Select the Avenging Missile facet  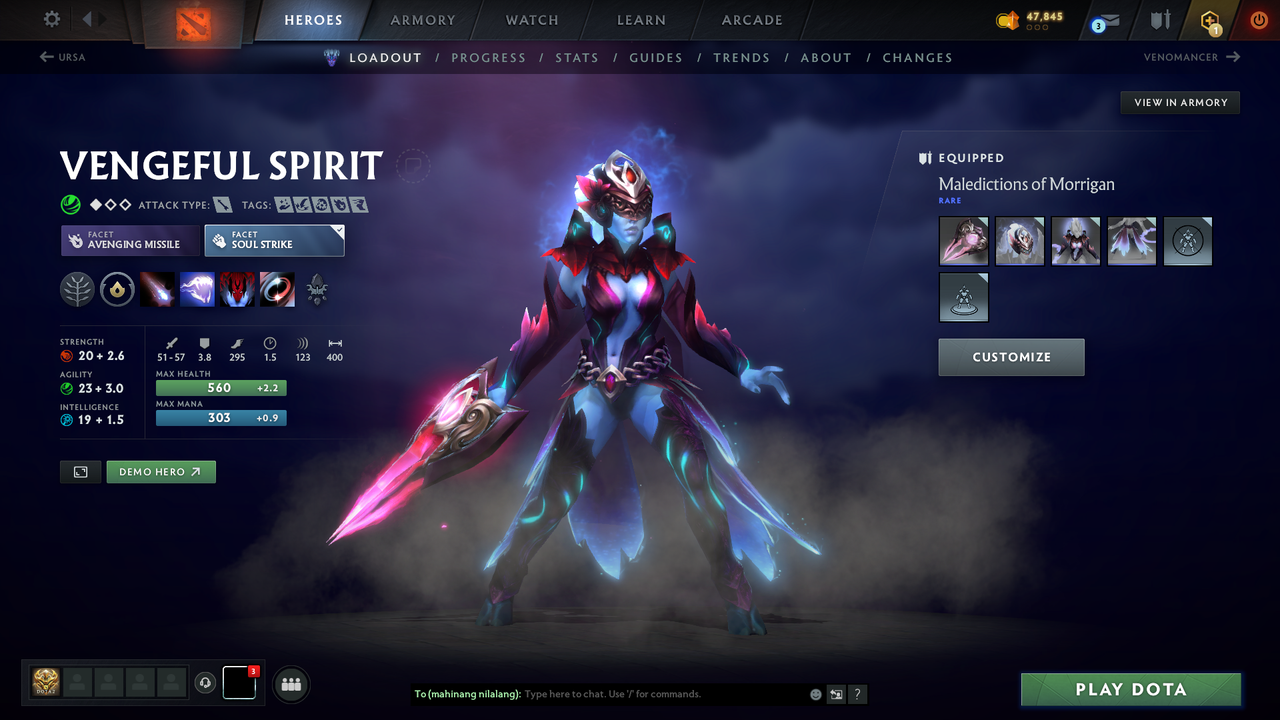130,241
